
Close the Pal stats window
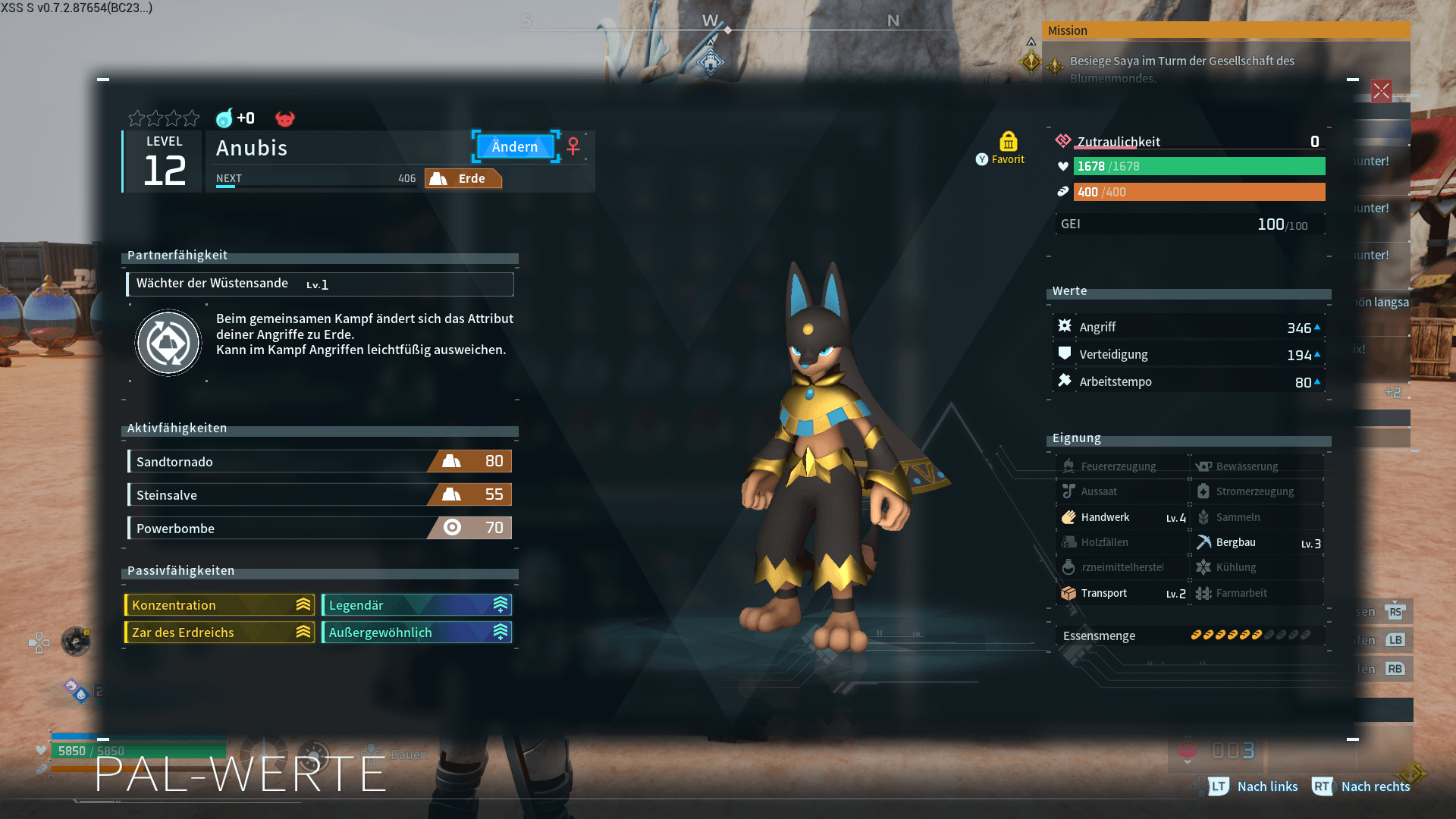[x=1381, y=92]
